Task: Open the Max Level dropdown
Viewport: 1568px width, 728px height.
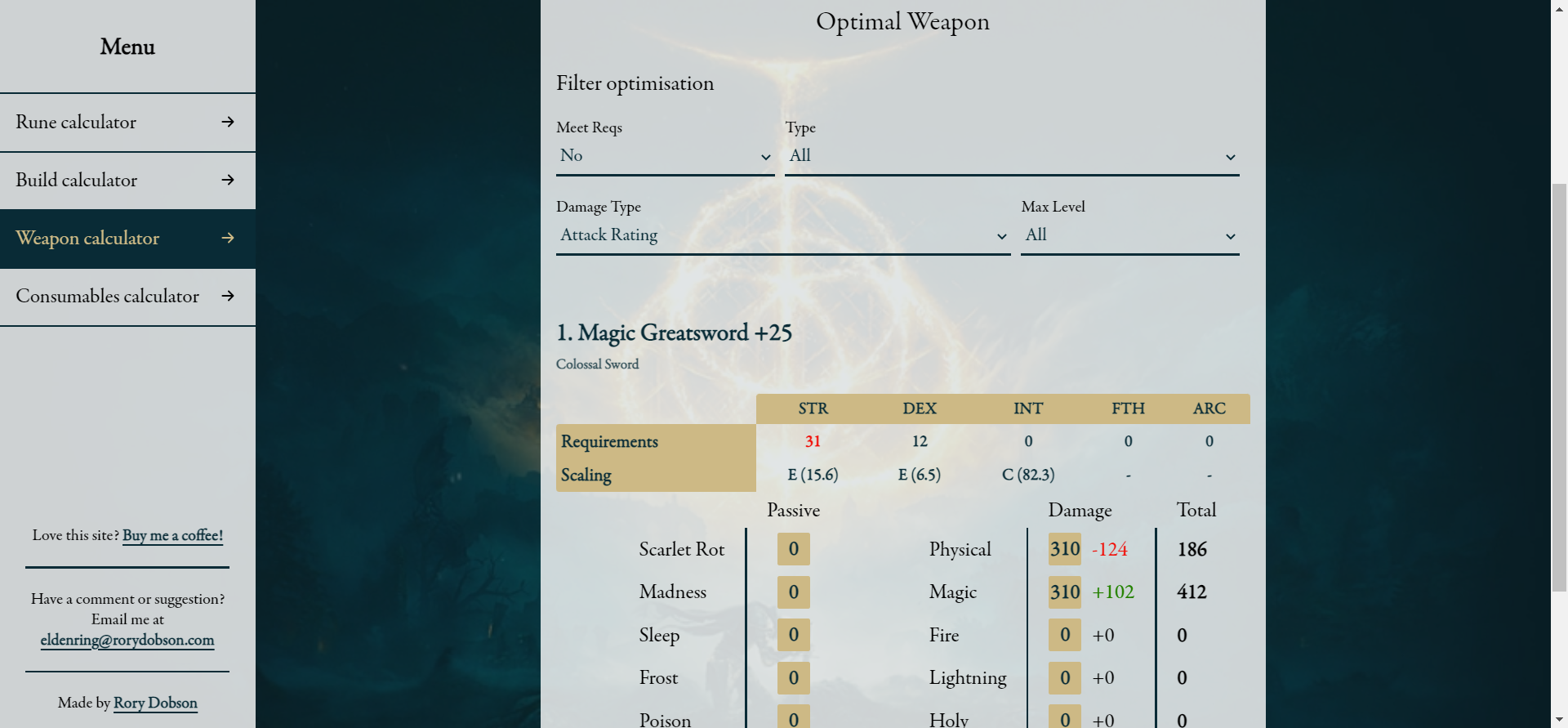Action: [x=1129, y=235]
